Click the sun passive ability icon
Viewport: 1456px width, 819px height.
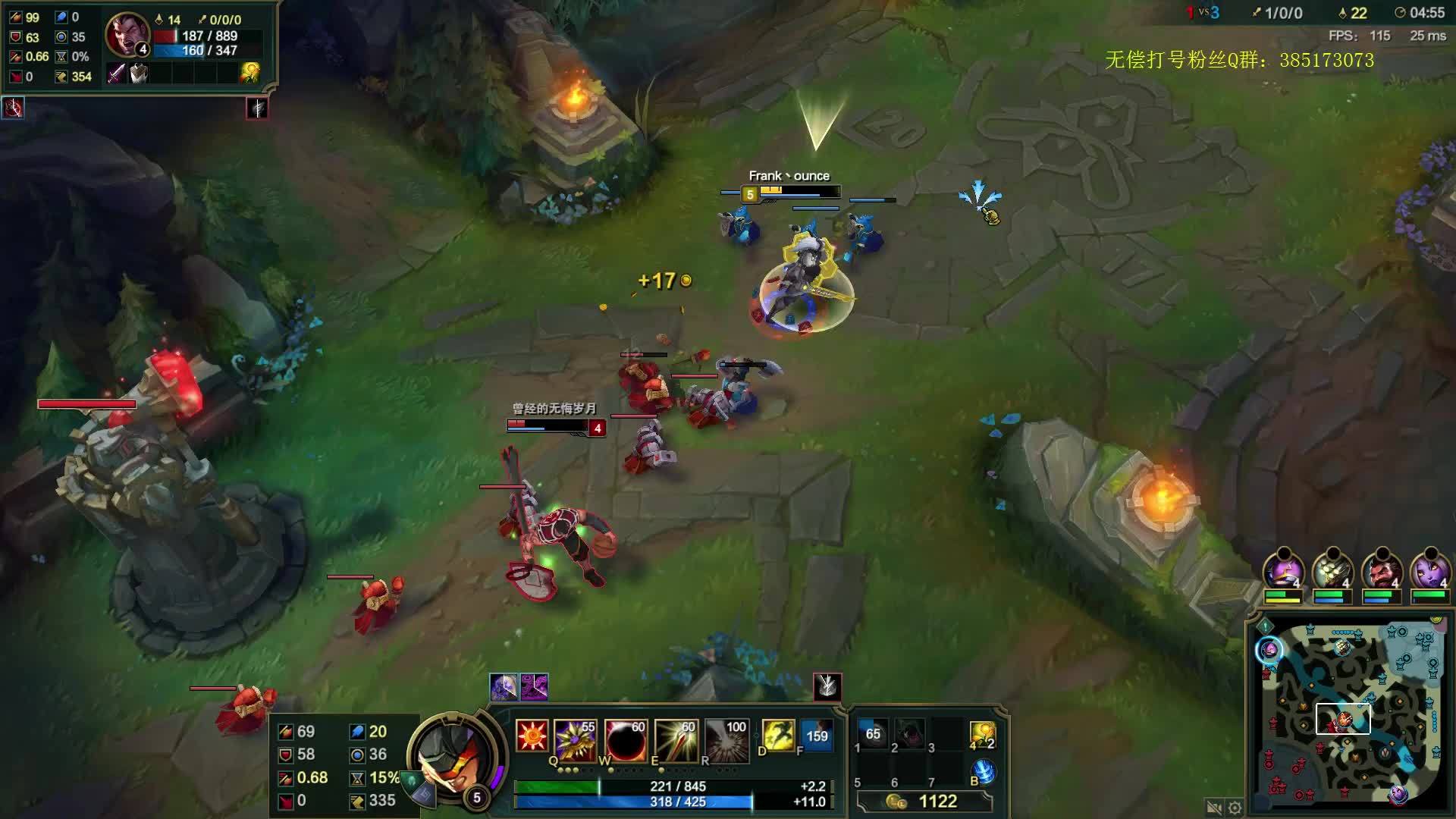click(x=532, y=736)
